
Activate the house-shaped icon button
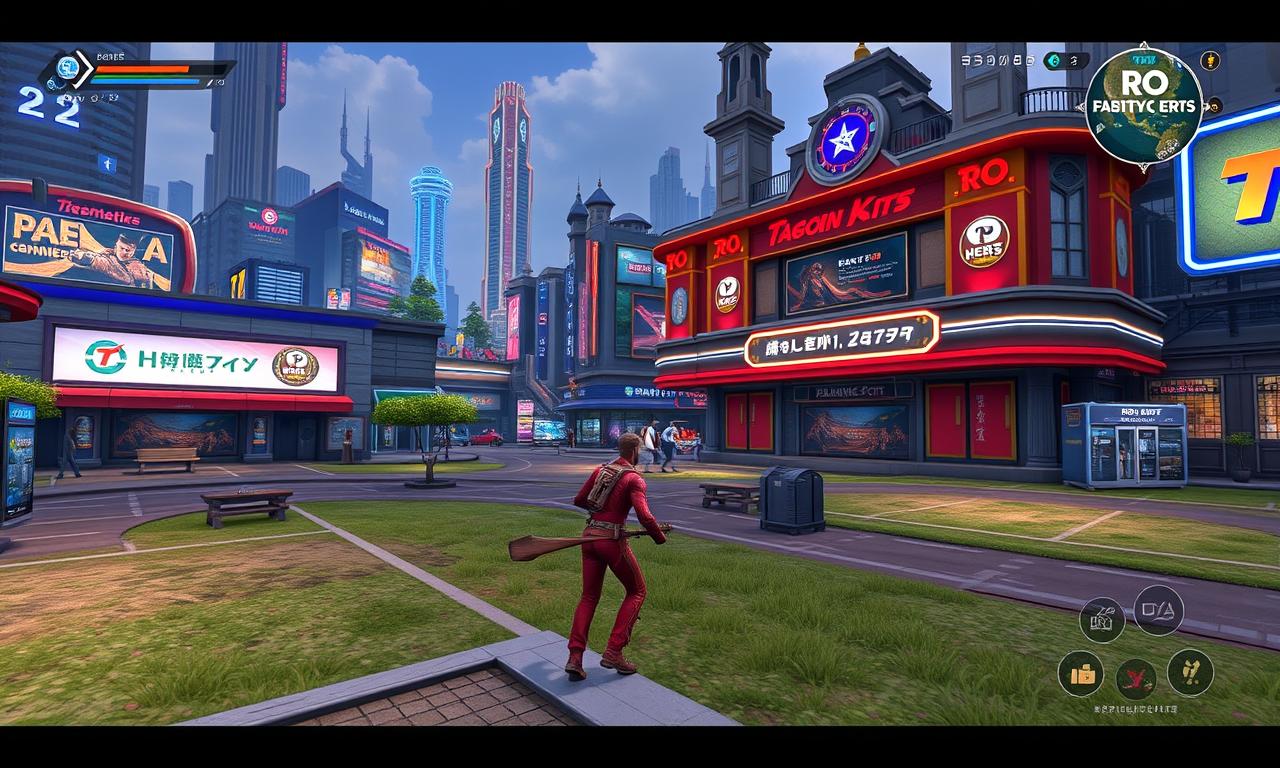[1102, 621]
